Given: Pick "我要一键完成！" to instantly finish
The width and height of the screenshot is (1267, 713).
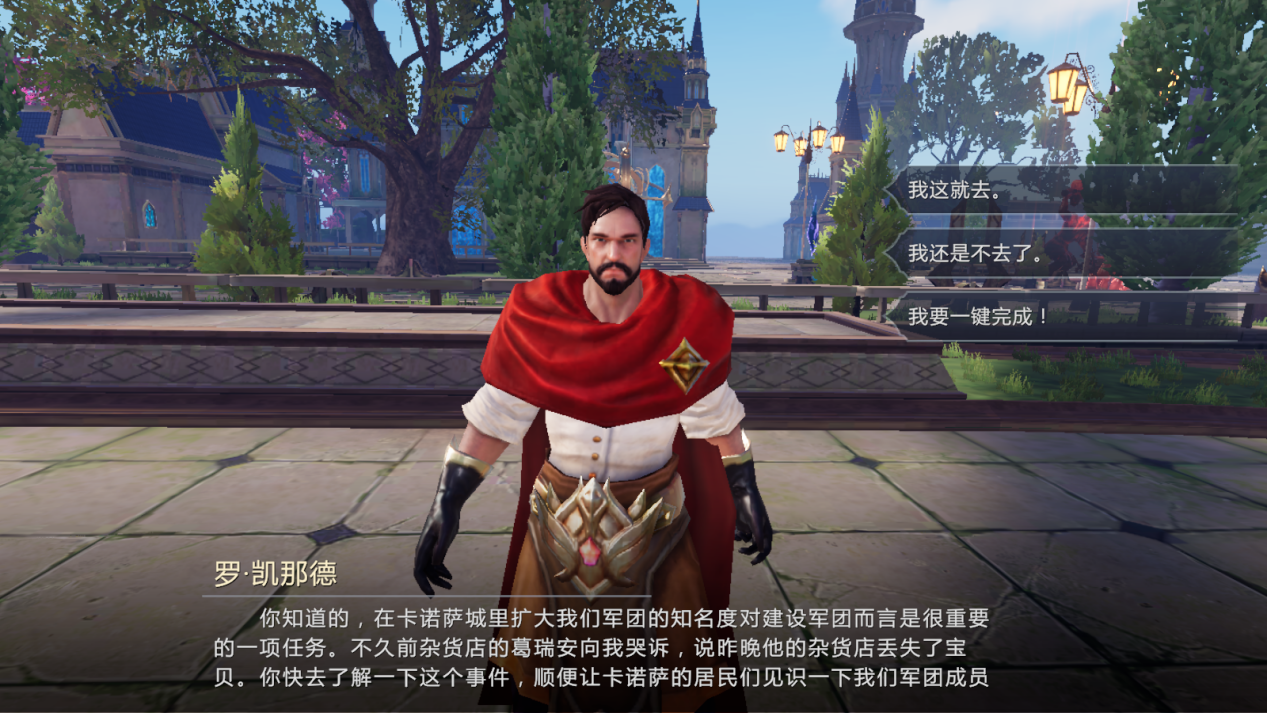Looking at the screenshot, I should click(1060, 316).
